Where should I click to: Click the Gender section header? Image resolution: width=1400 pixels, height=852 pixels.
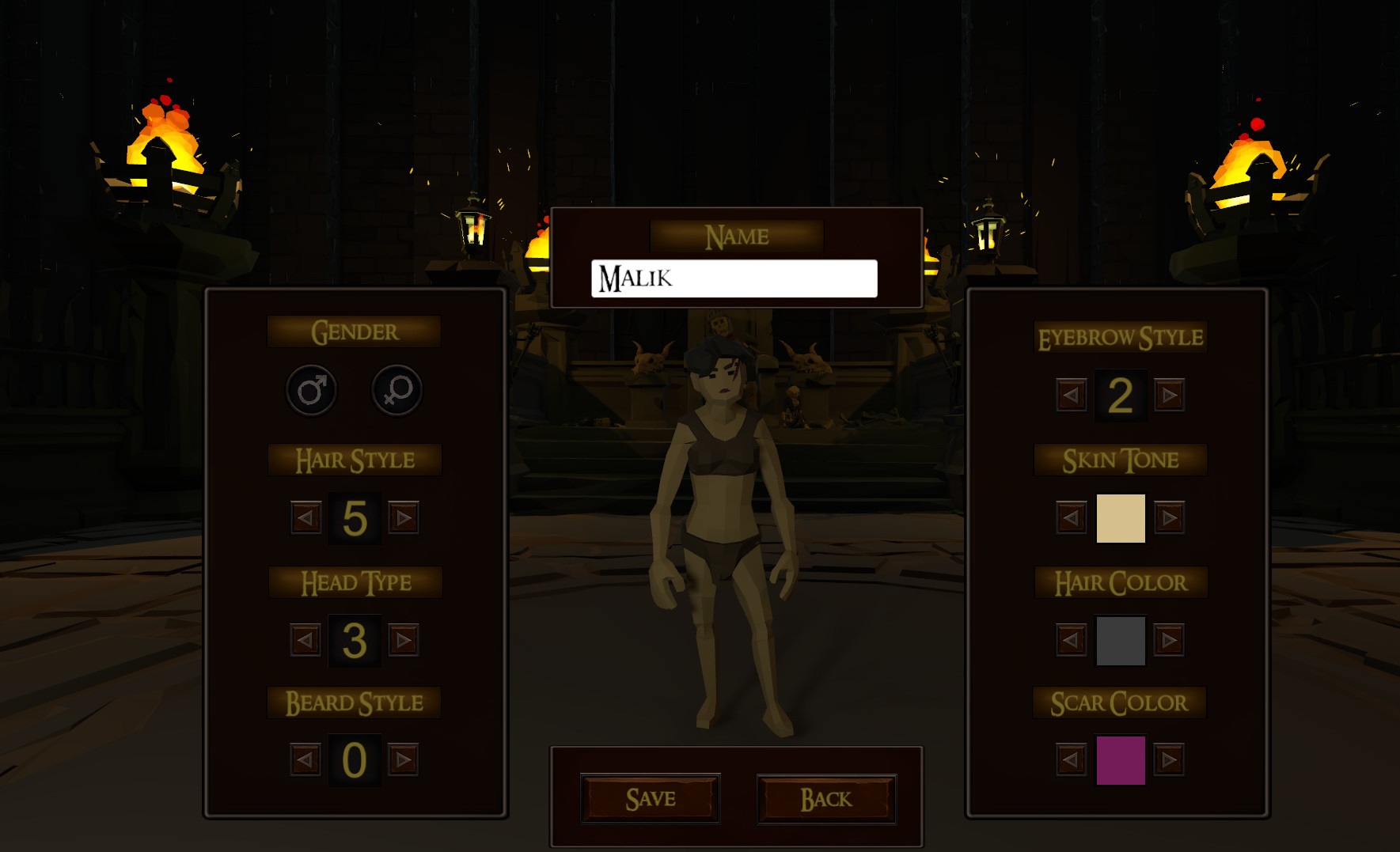pyautogui.click(x=354, y=331)
